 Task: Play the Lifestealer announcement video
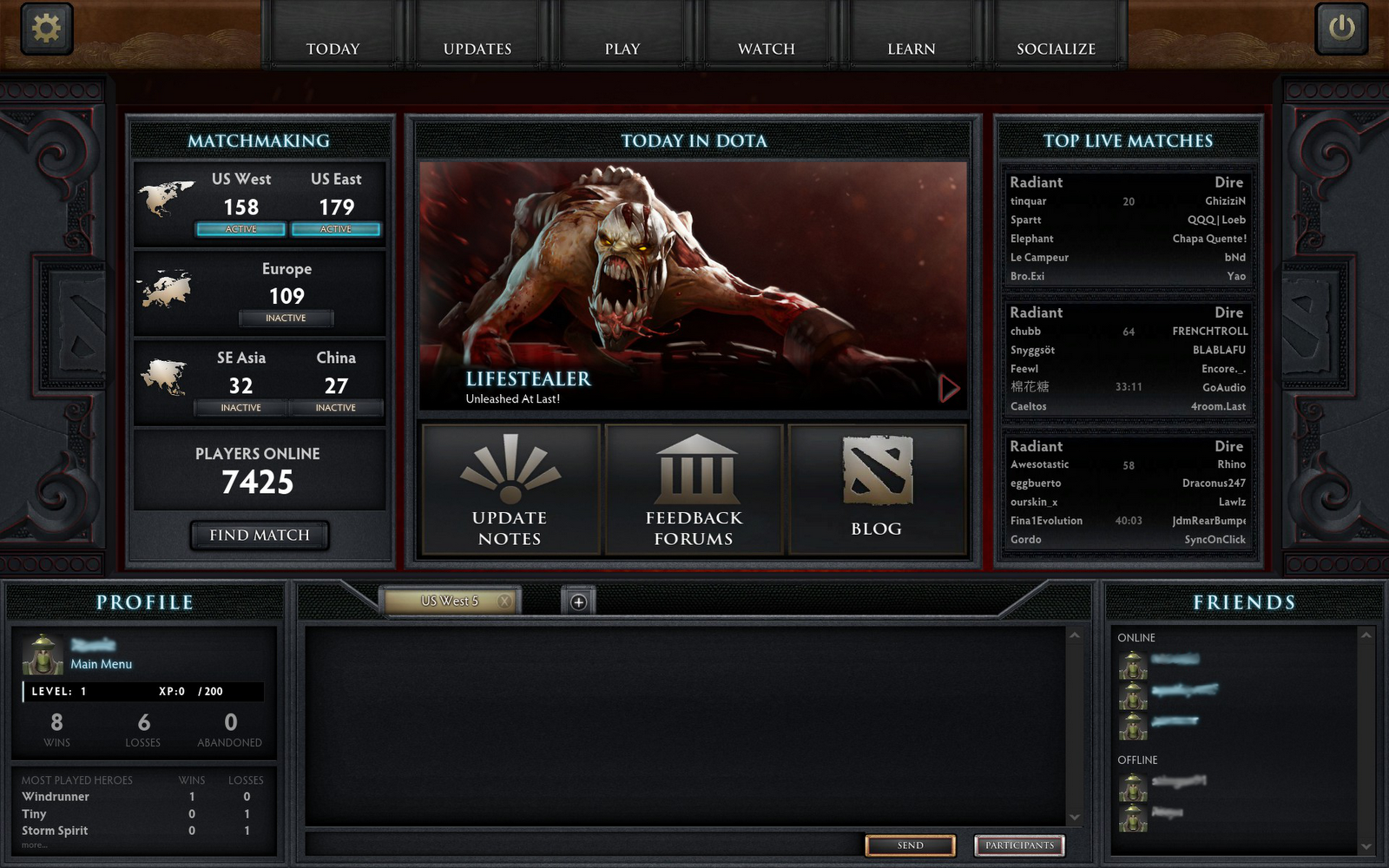949,388
